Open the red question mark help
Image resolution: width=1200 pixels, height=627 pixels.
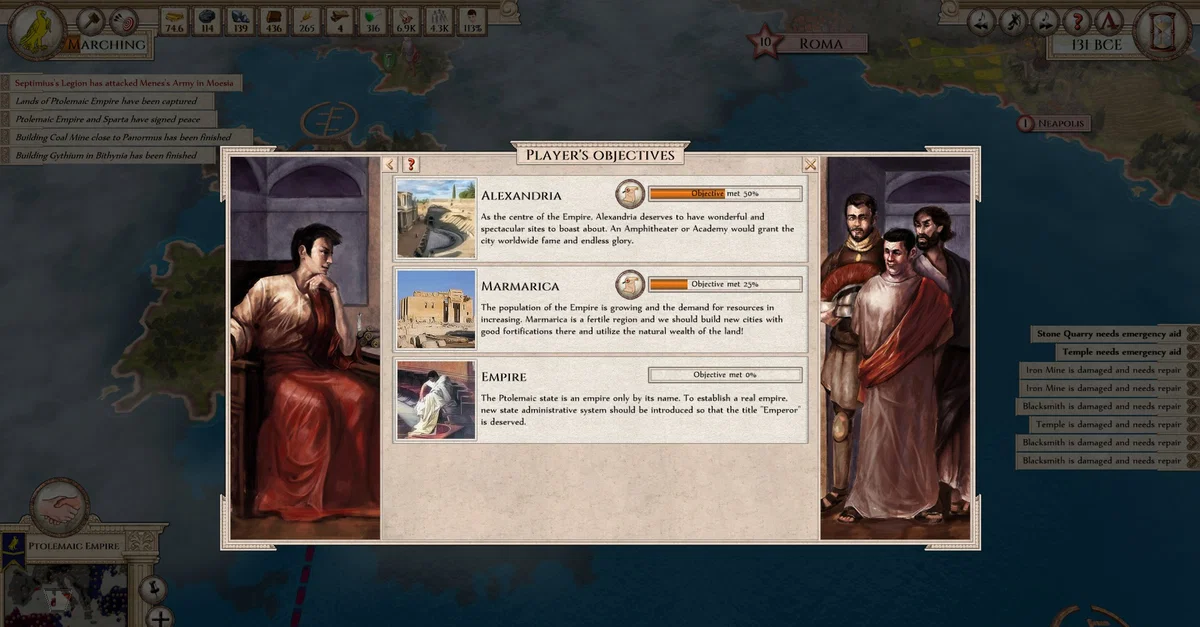[1078, 20]
